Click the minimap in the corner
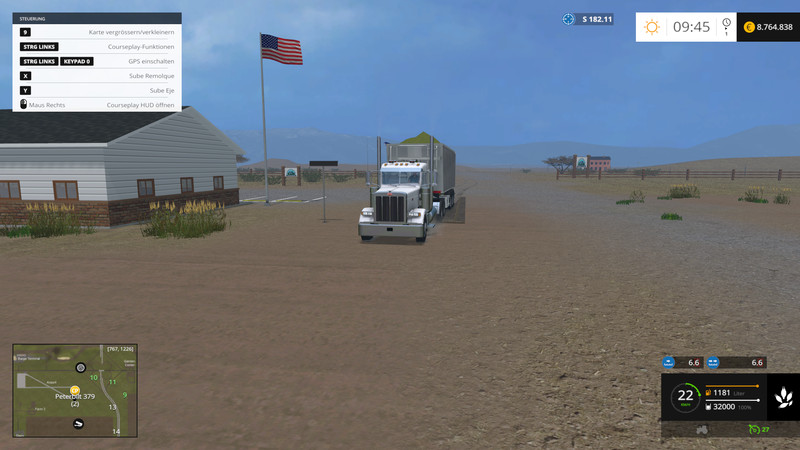The height and width of the screenshot is (450, 800). 73,390
